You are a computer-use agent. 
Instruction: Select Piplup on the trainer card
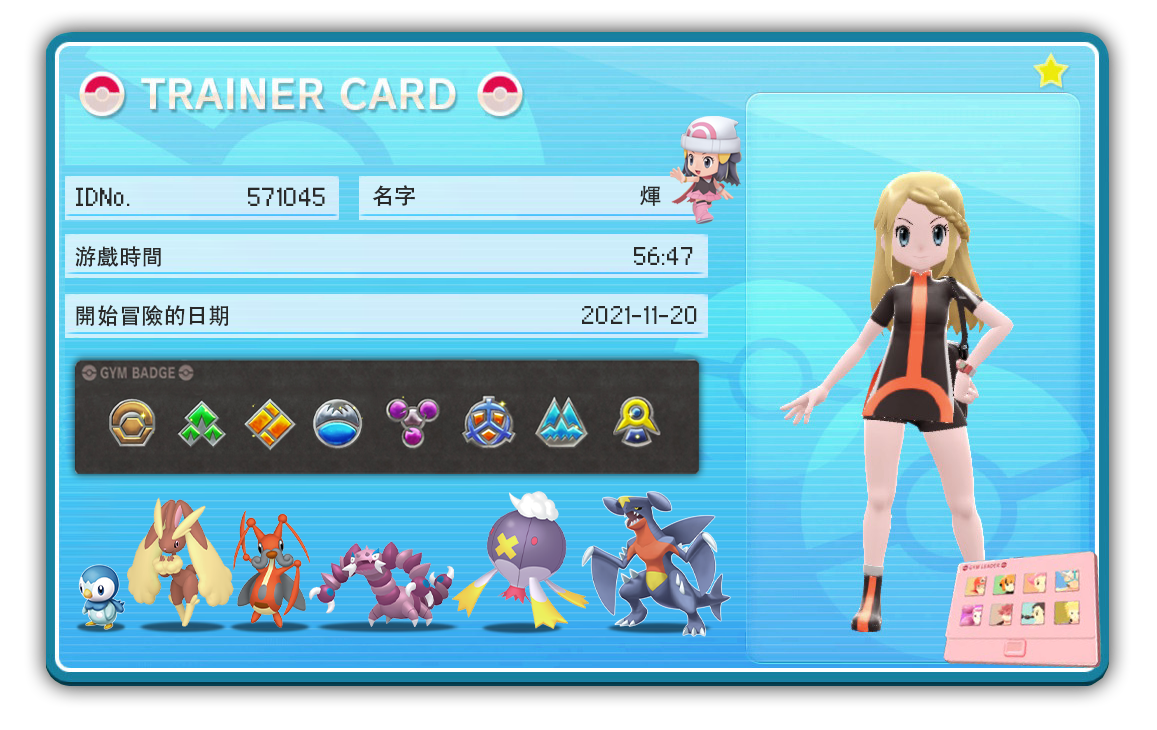[x=101, y=597]
